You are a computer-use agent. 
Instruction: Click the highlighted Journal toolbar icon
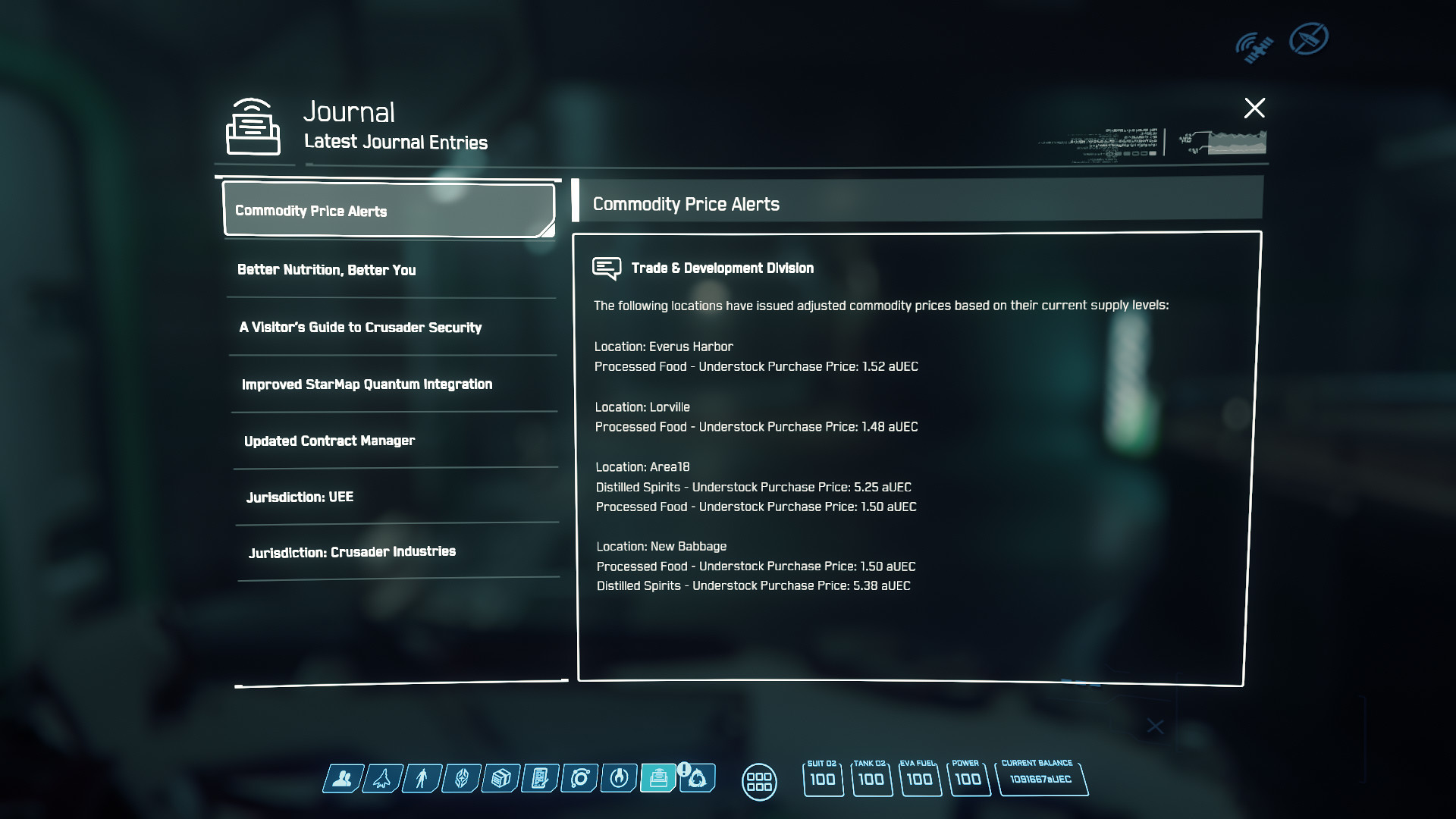click(658, 779)
